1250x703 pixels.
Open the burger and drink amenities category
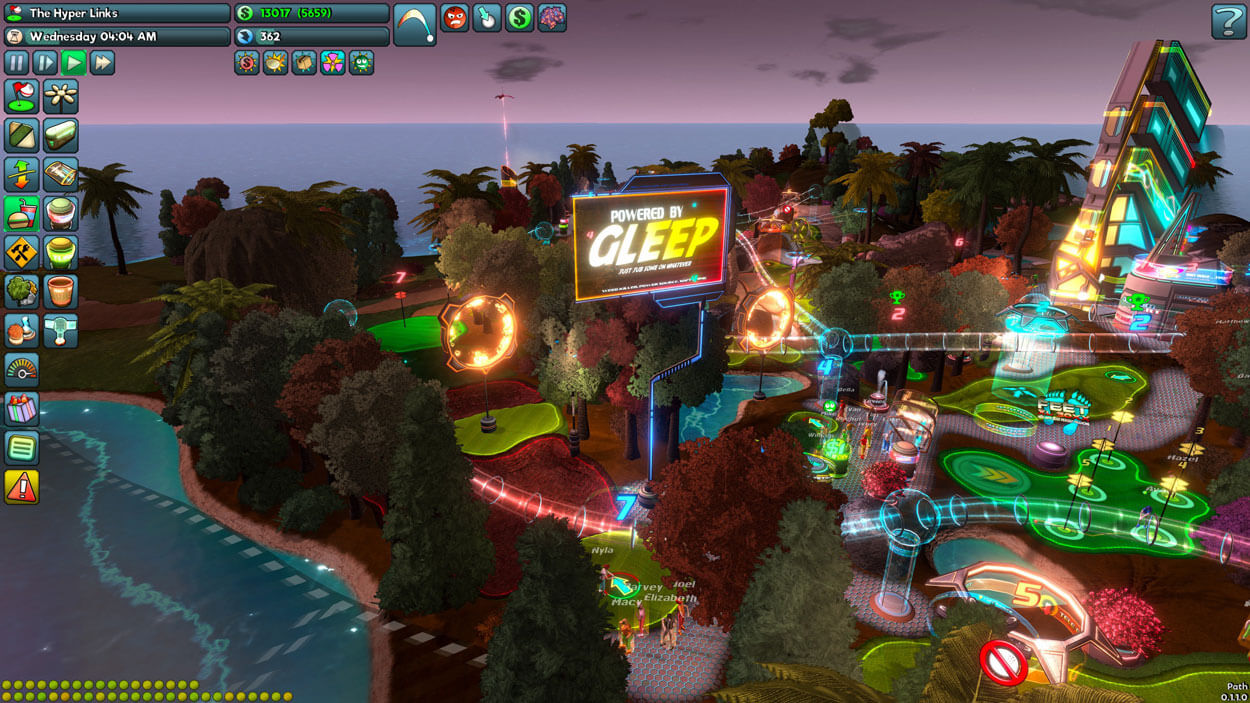point(21,214)
